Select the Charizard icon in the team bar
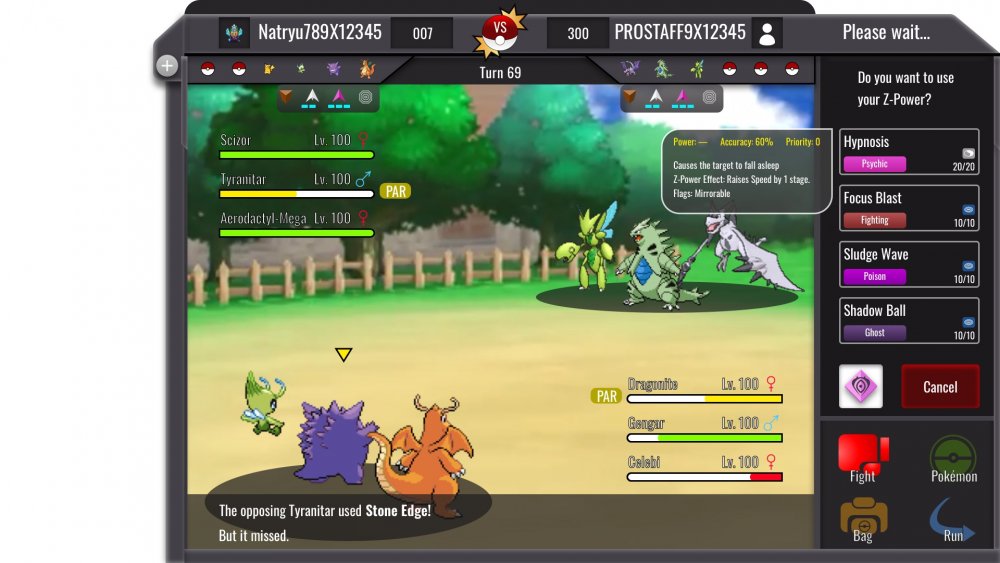 point(366,69)
